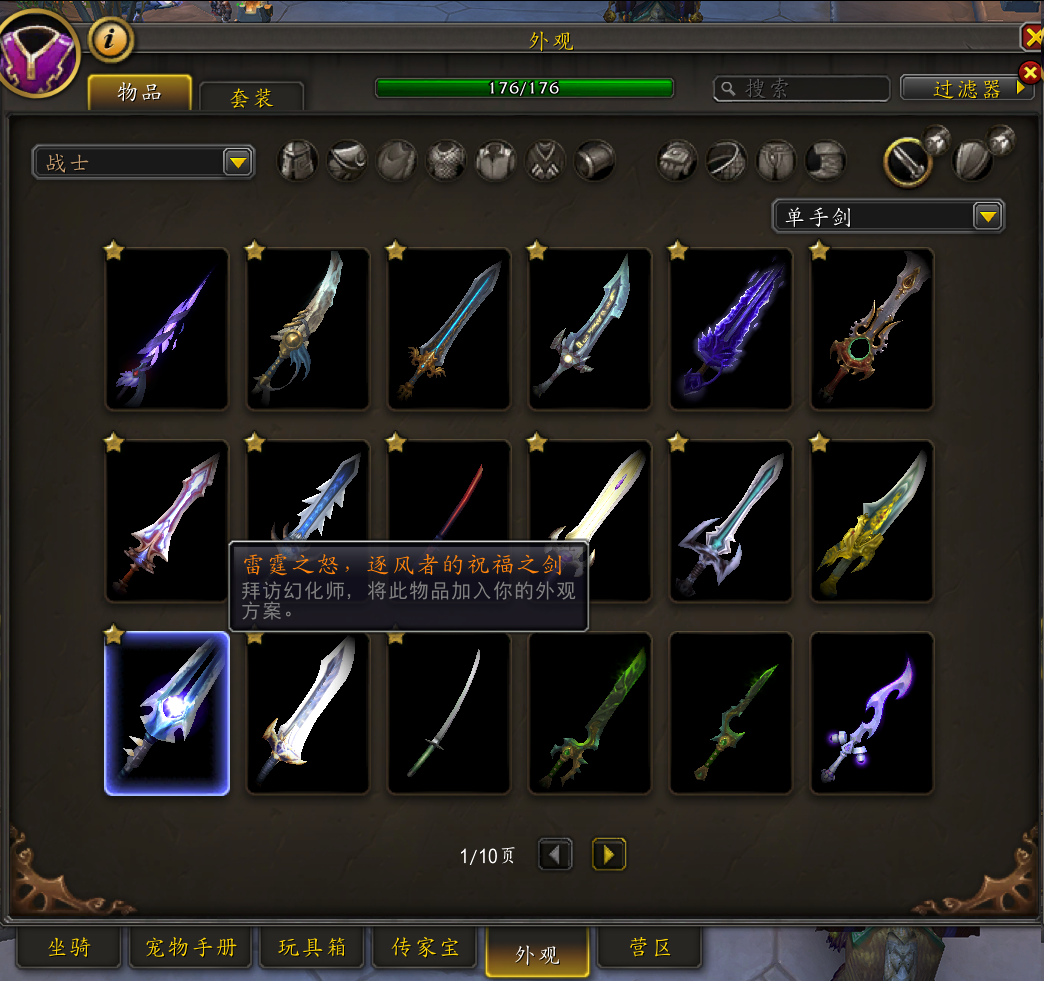Switch to the 营区 tab
This screenshot has width=1044, height=981.
(x=650, y=948)
